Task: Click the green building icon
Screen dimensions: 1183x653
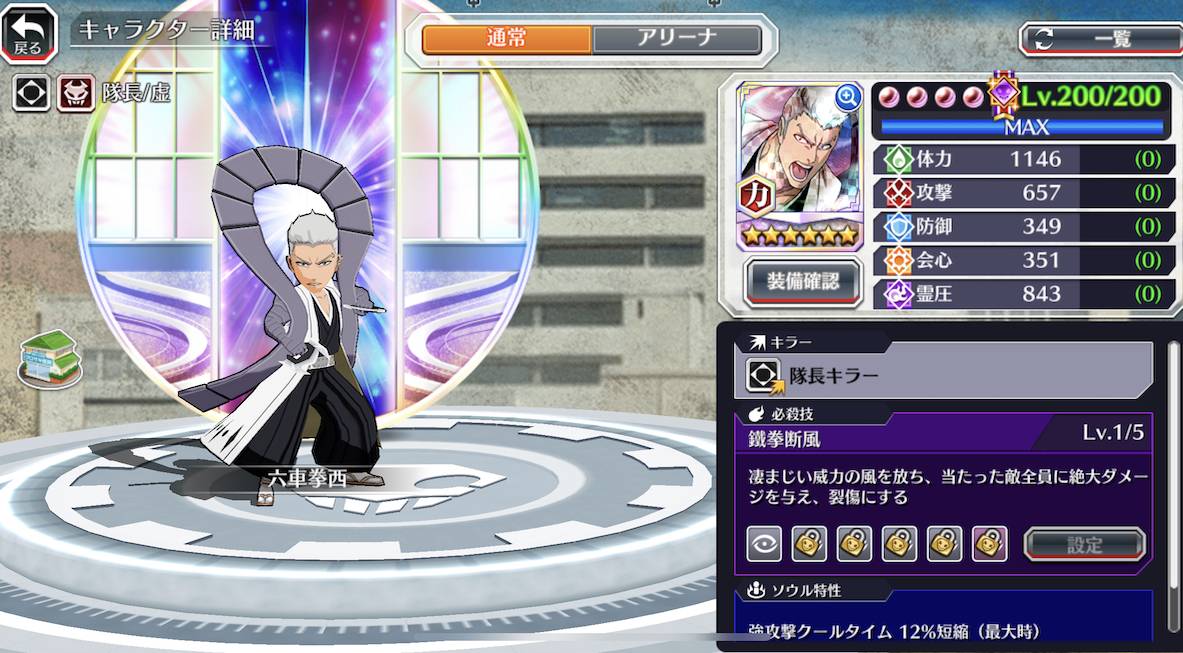Action: coord(49,358)
